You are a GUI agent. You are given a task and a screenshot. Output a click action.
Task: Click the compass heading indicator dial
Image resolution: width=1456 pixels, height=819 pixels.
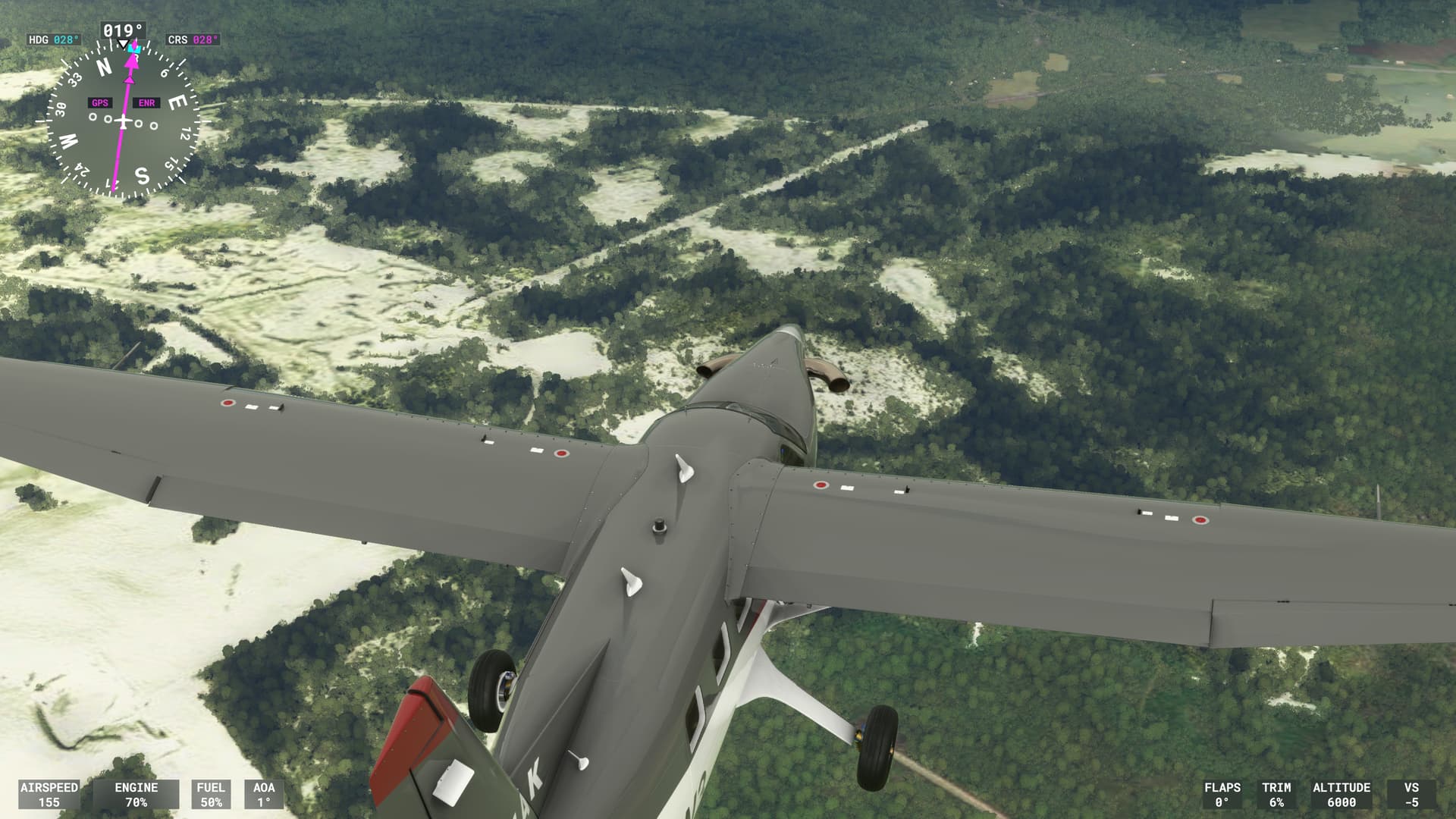(124, 121)
